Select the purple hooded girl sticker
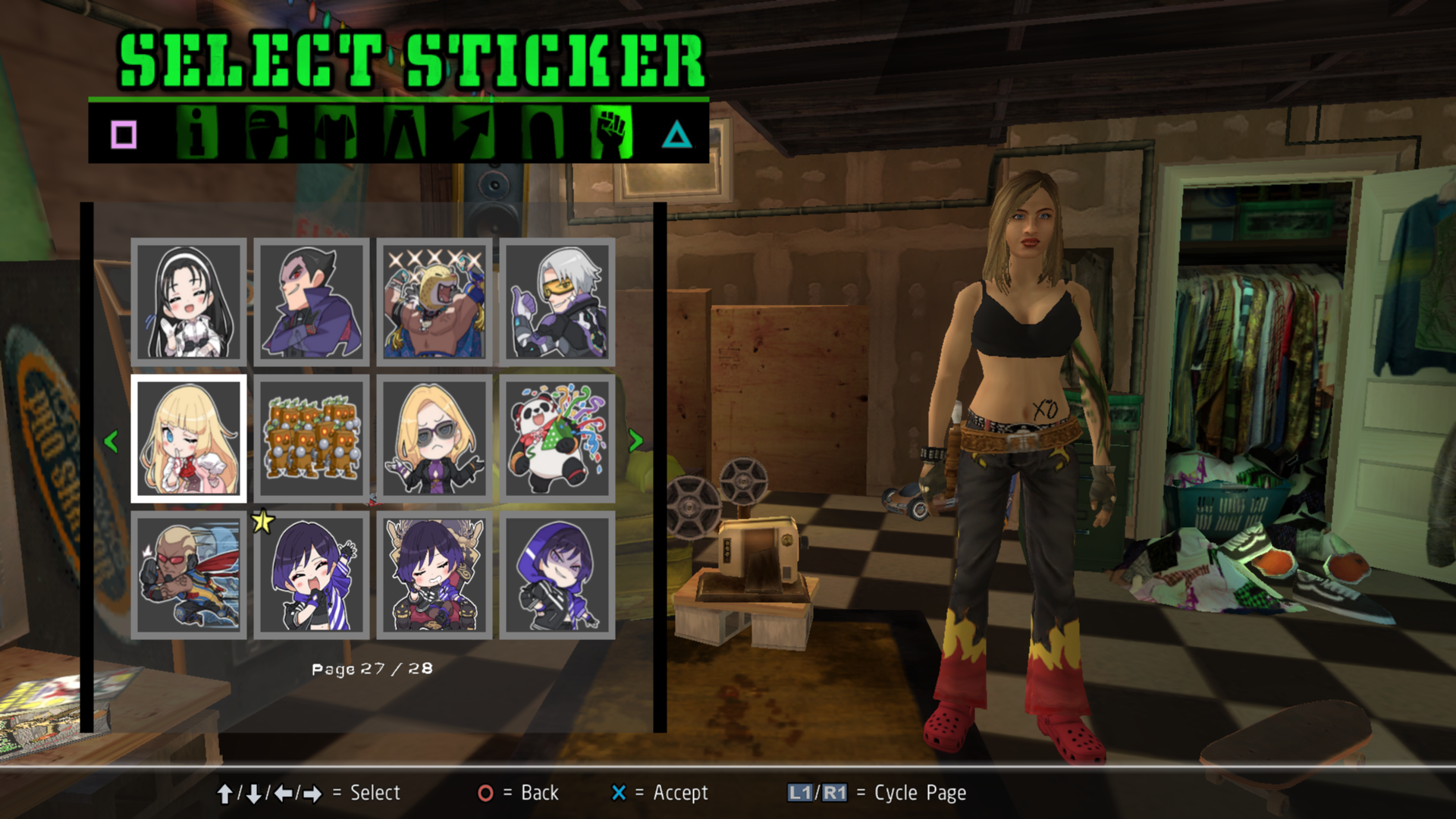 [557, 575]
